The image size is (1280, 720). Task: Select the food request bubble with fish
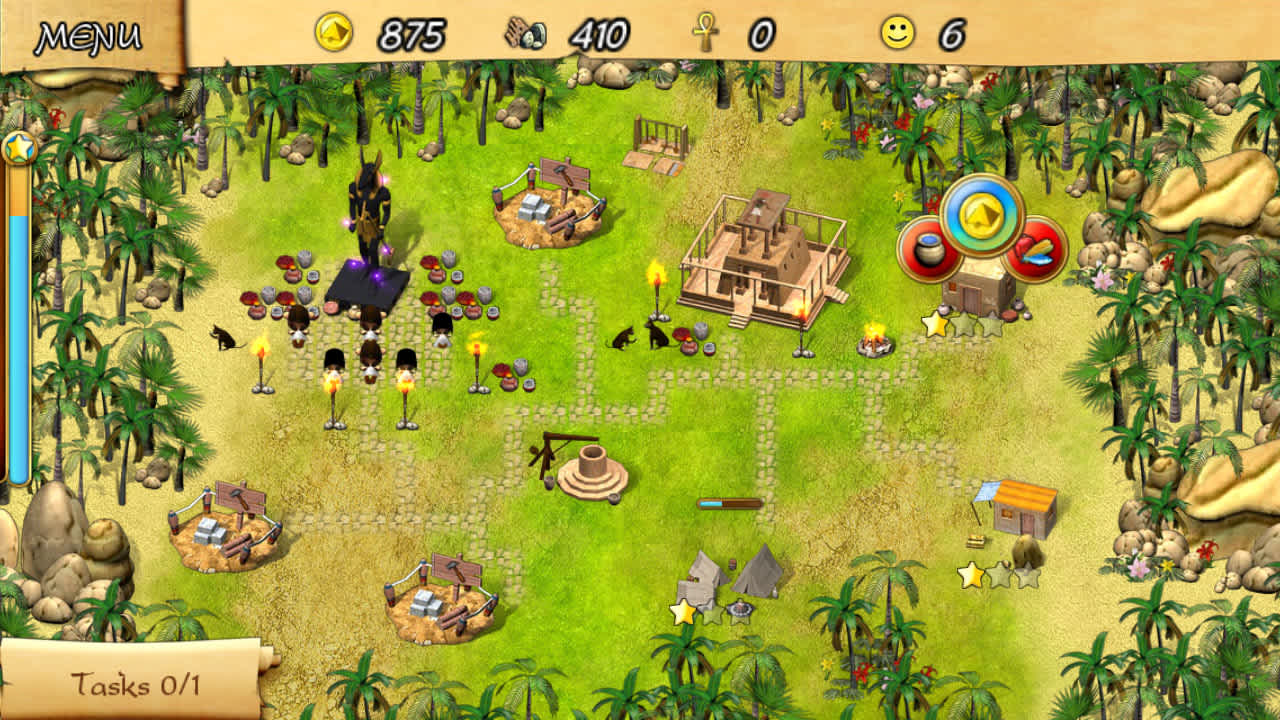(x=1035, y=252)
